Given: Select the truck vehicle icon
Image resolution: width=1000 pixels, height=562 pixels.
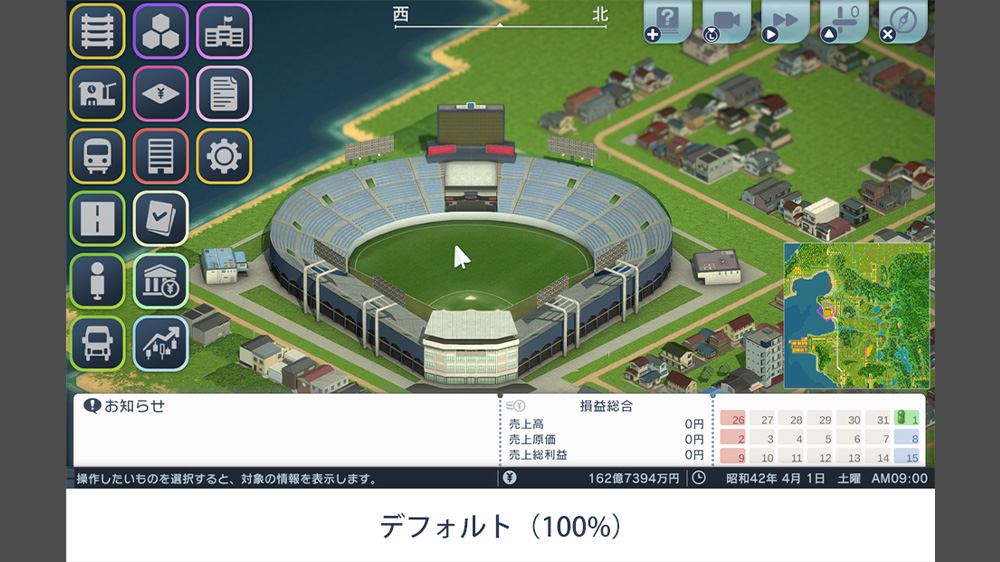Looking at the screenshot, I should point(97,343).
